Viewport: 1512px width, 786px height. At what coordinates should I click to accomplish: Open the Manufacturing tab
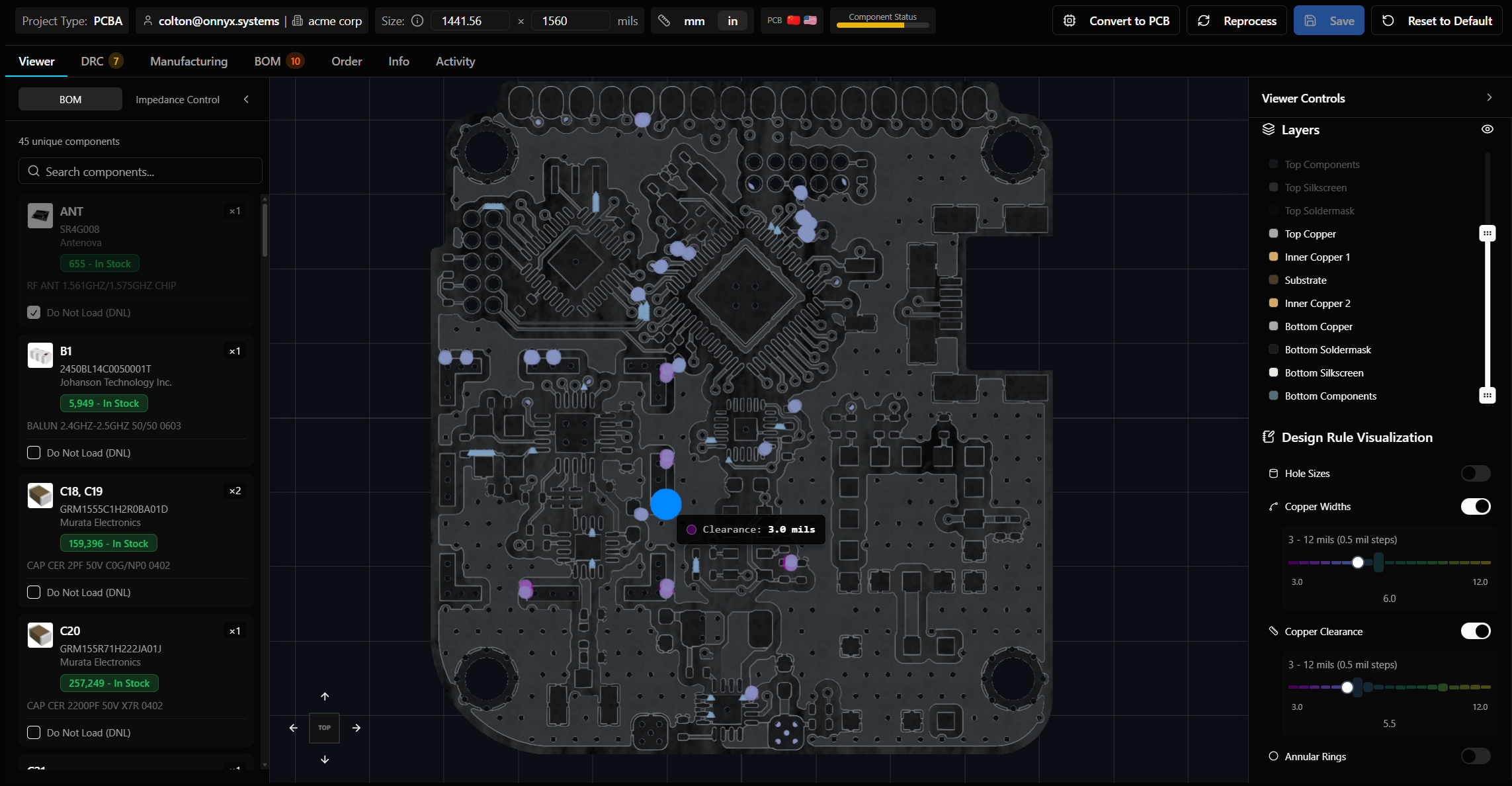[189, 61]
